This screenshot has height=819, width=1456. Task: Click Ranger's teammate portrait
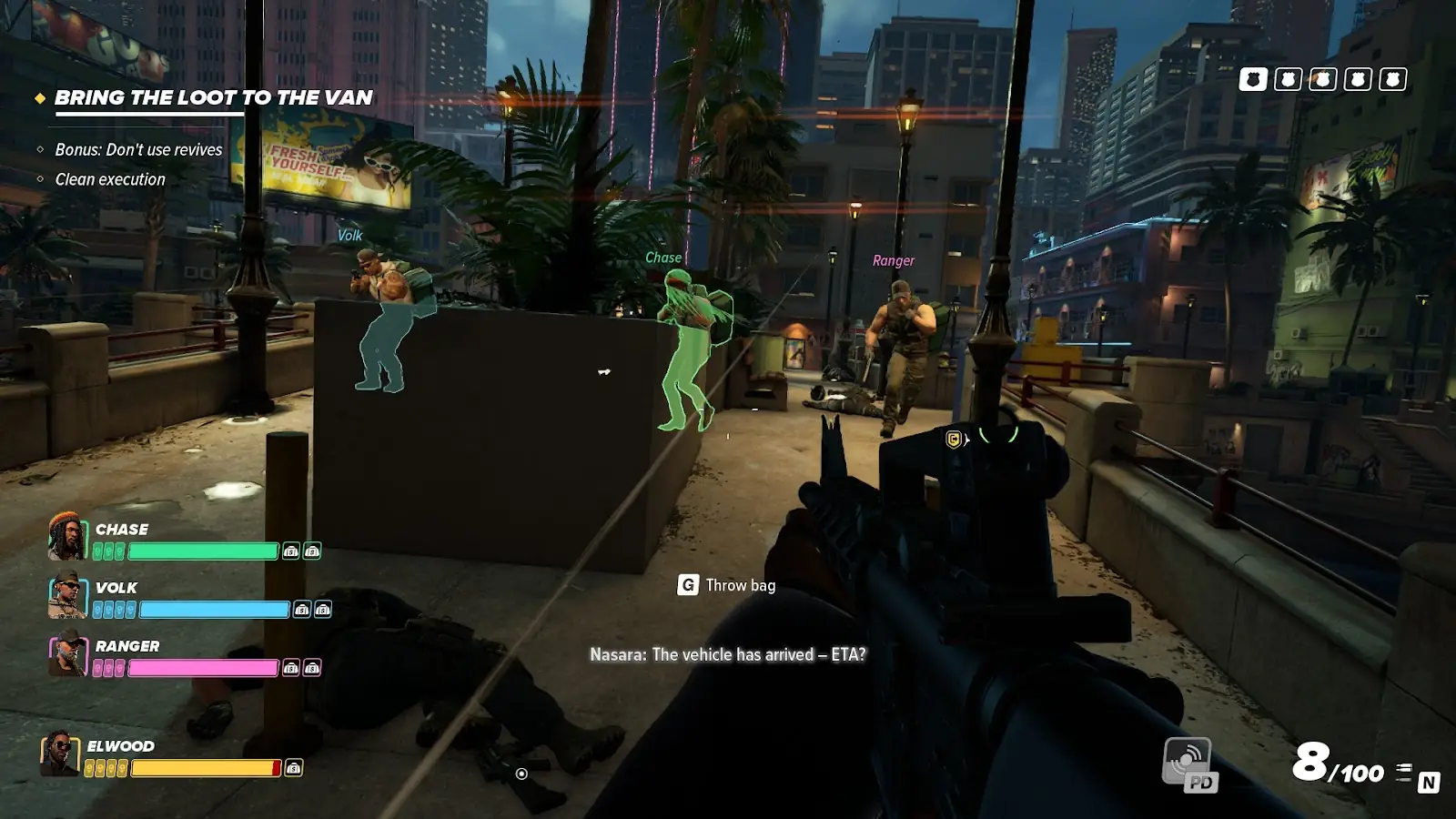click(67, 653)
